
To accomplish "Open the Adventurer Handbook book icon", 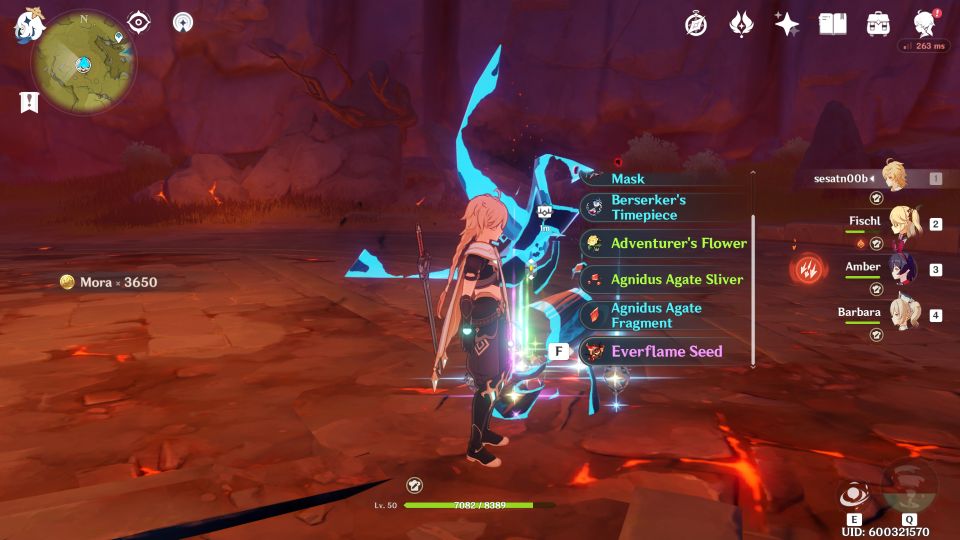I will point(832,24).
